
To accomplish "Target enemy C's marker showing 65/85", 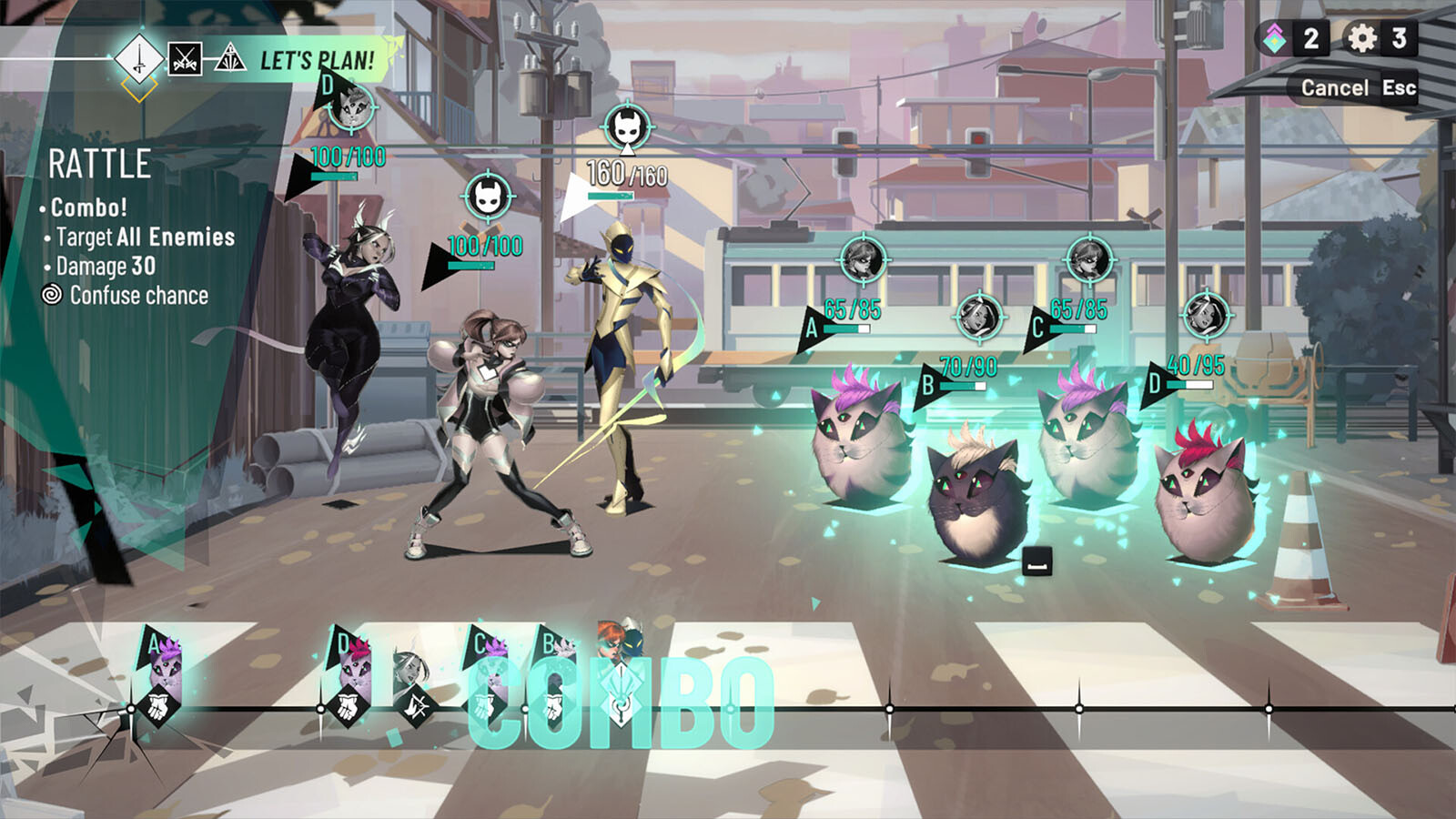I will coord(1037,328).
